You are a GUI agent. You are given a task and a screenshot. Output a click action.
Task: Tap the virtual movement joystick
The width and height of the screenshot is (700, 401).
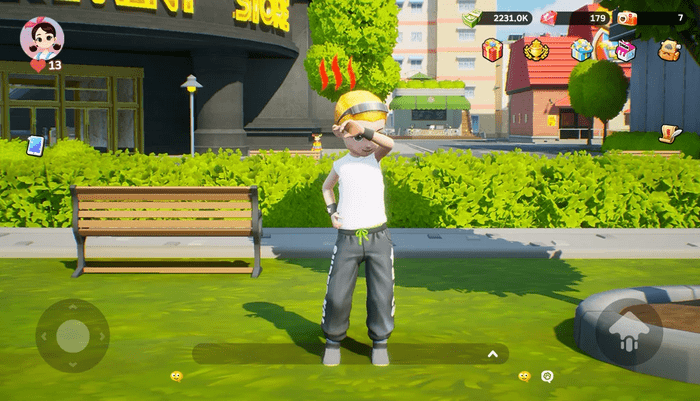click(x=72, y=336)
